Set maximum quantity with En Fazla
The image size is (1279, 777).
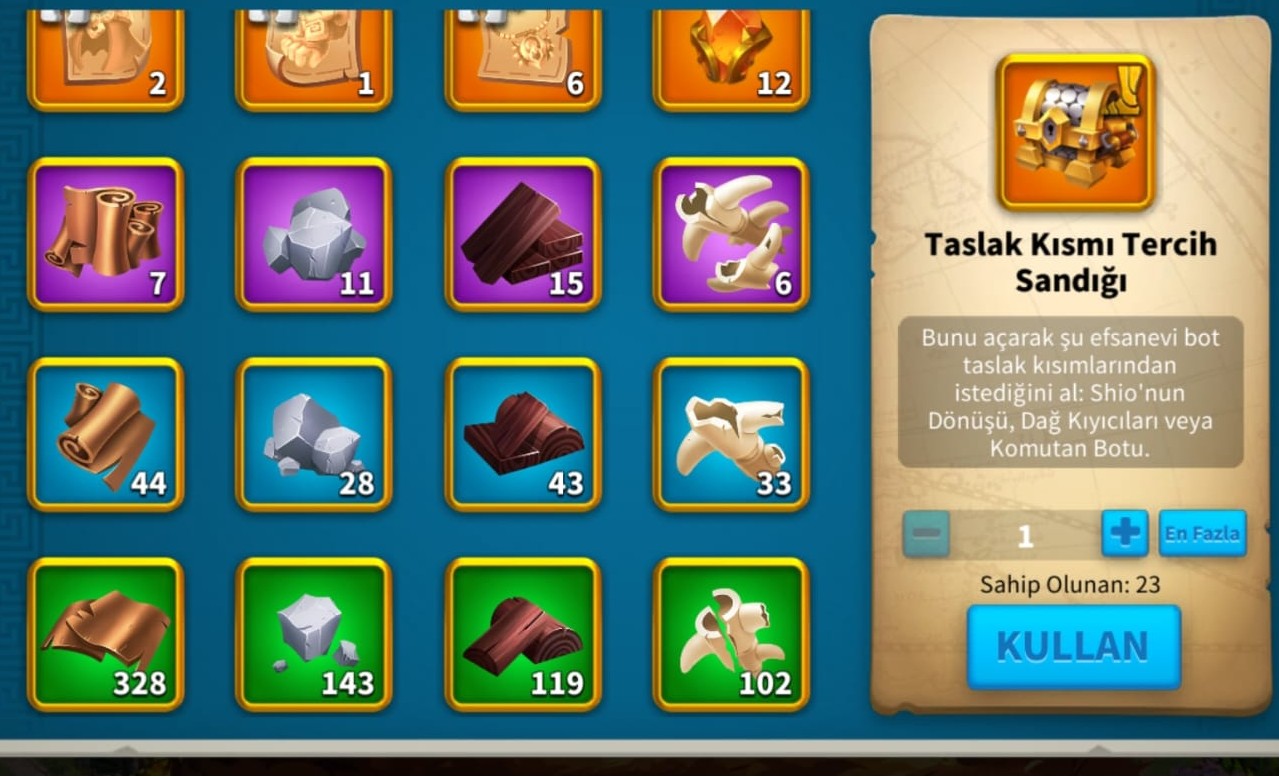click(1202, 533)
